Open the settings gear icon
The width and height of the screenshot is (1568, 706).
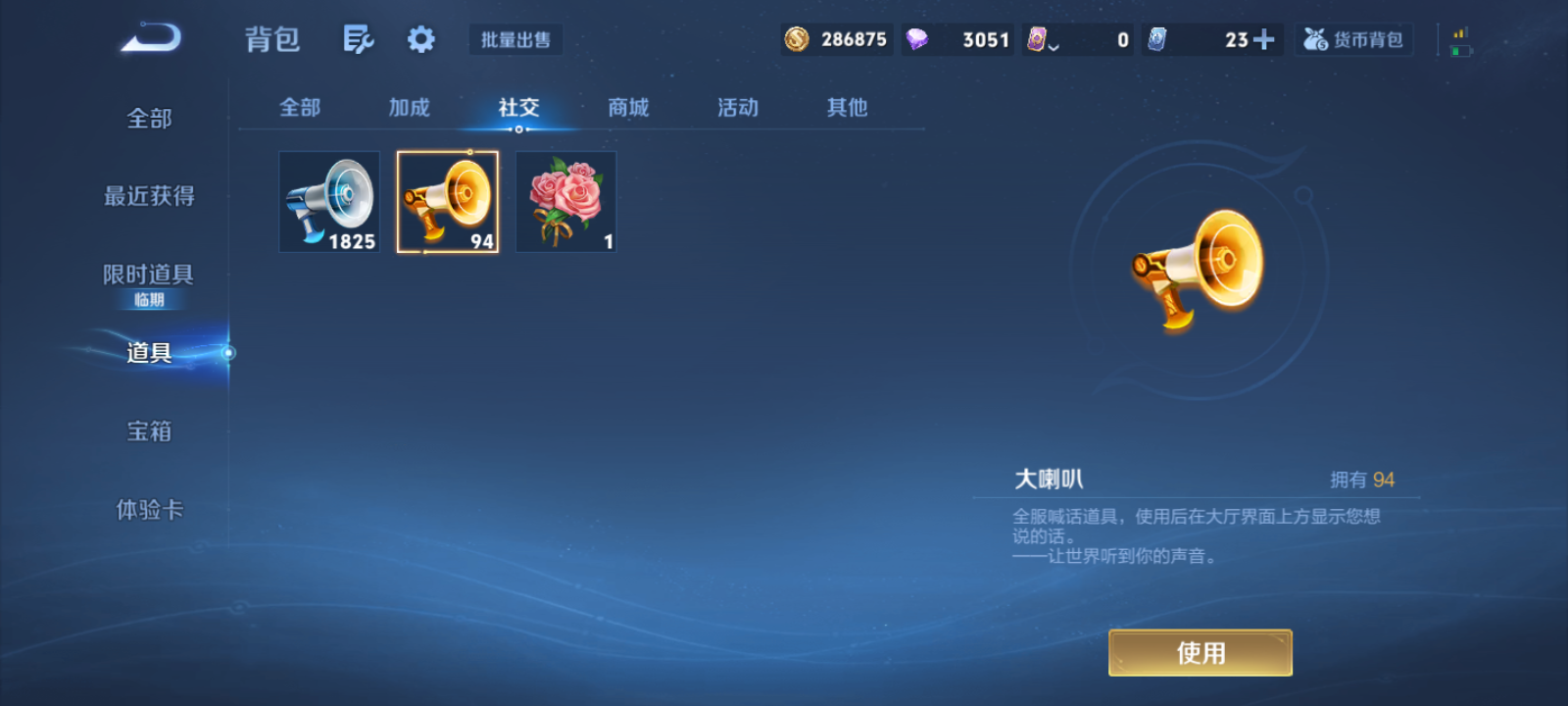420,37
